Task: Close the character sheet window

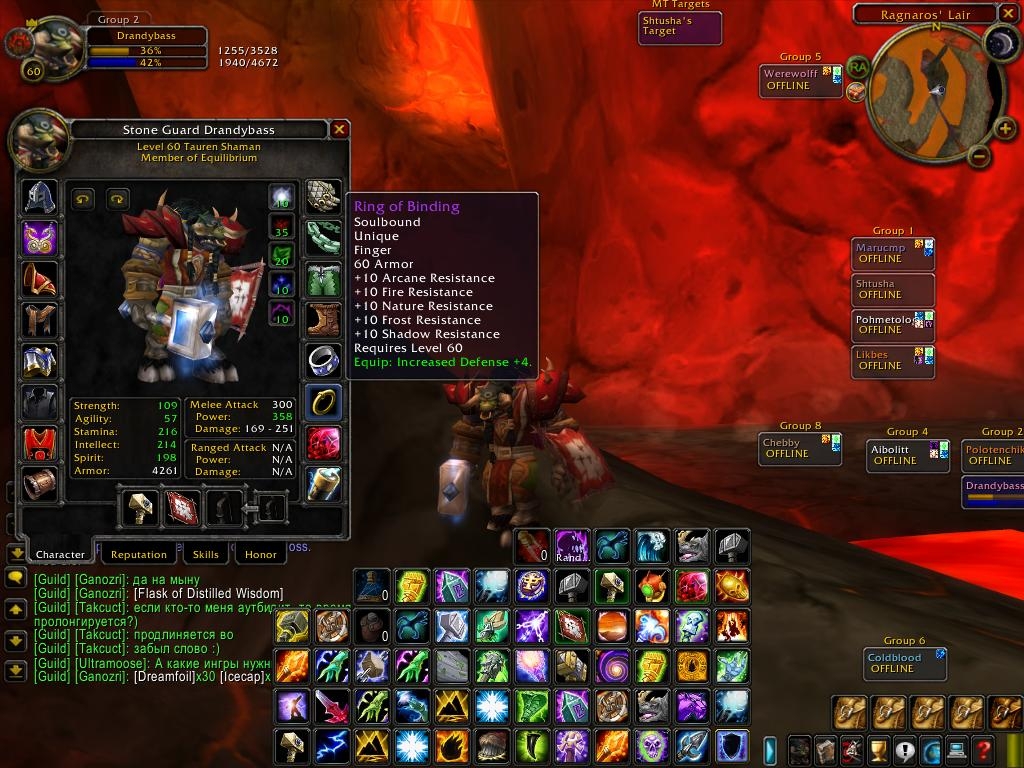Action: (x=340, y=129)
